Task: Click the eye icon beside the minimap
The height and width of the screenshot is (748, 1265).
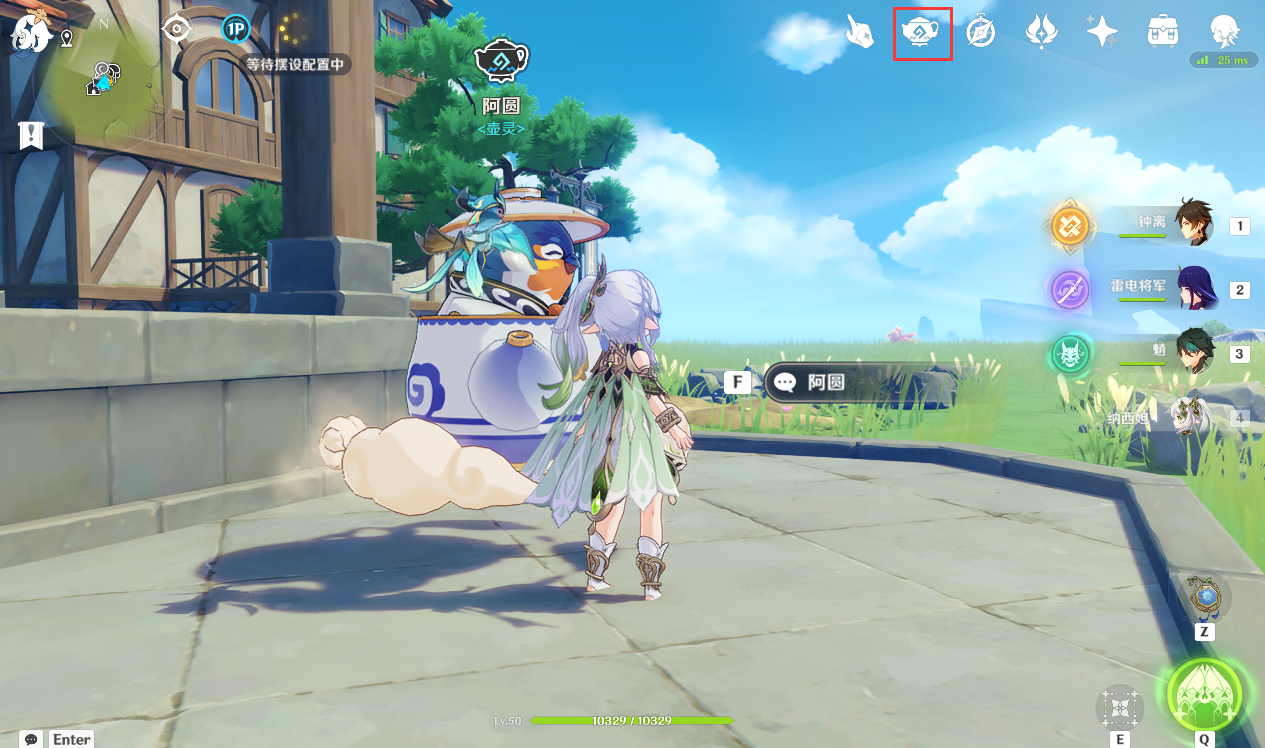Action: pos(177,29)
